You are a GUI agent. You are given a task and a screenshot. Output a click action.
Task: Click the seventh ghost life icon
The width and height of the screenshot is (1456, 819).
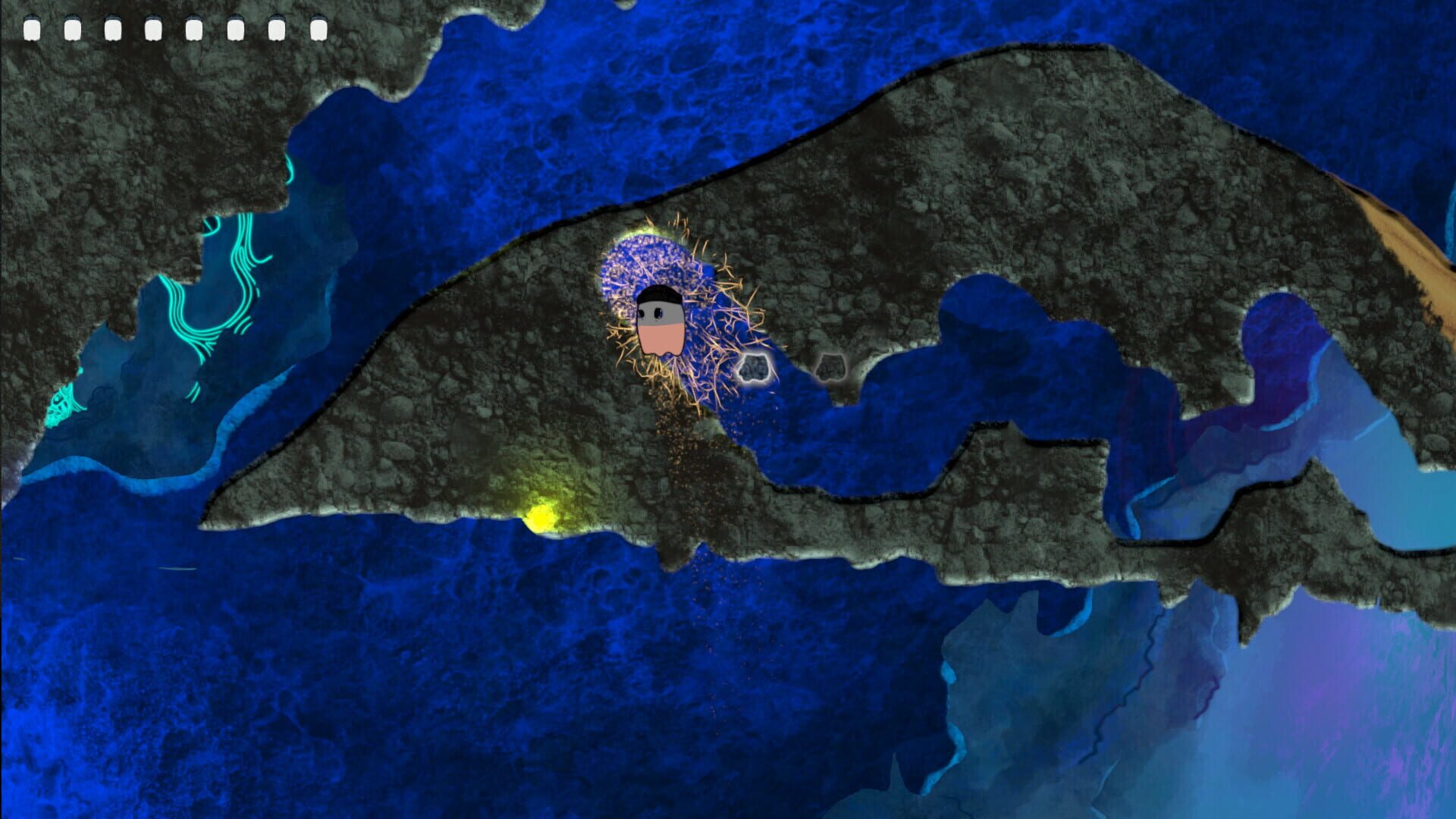(x=277, y=28)
